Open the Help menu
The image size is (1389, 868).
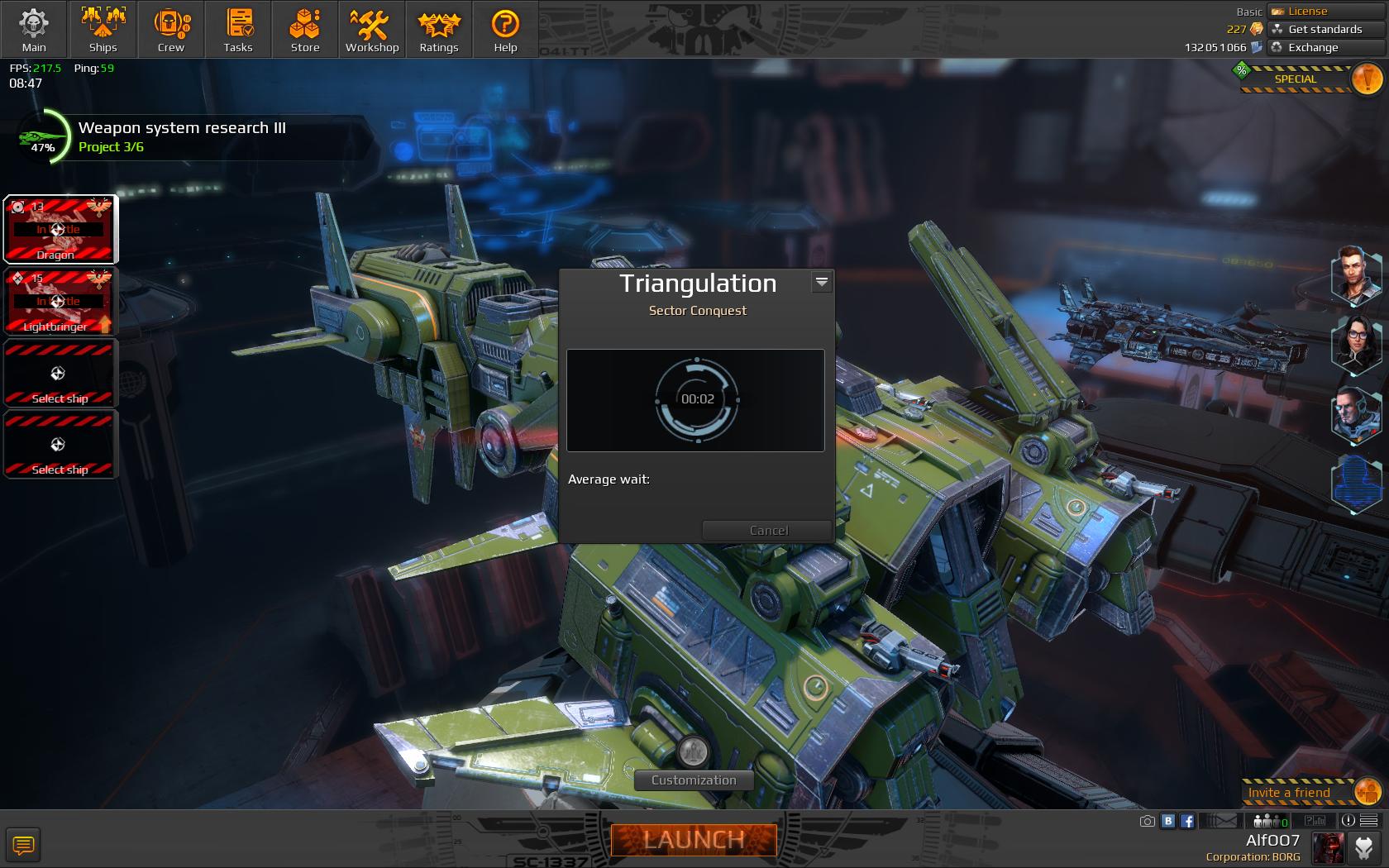pyautogui.click(x=505, y=30)
